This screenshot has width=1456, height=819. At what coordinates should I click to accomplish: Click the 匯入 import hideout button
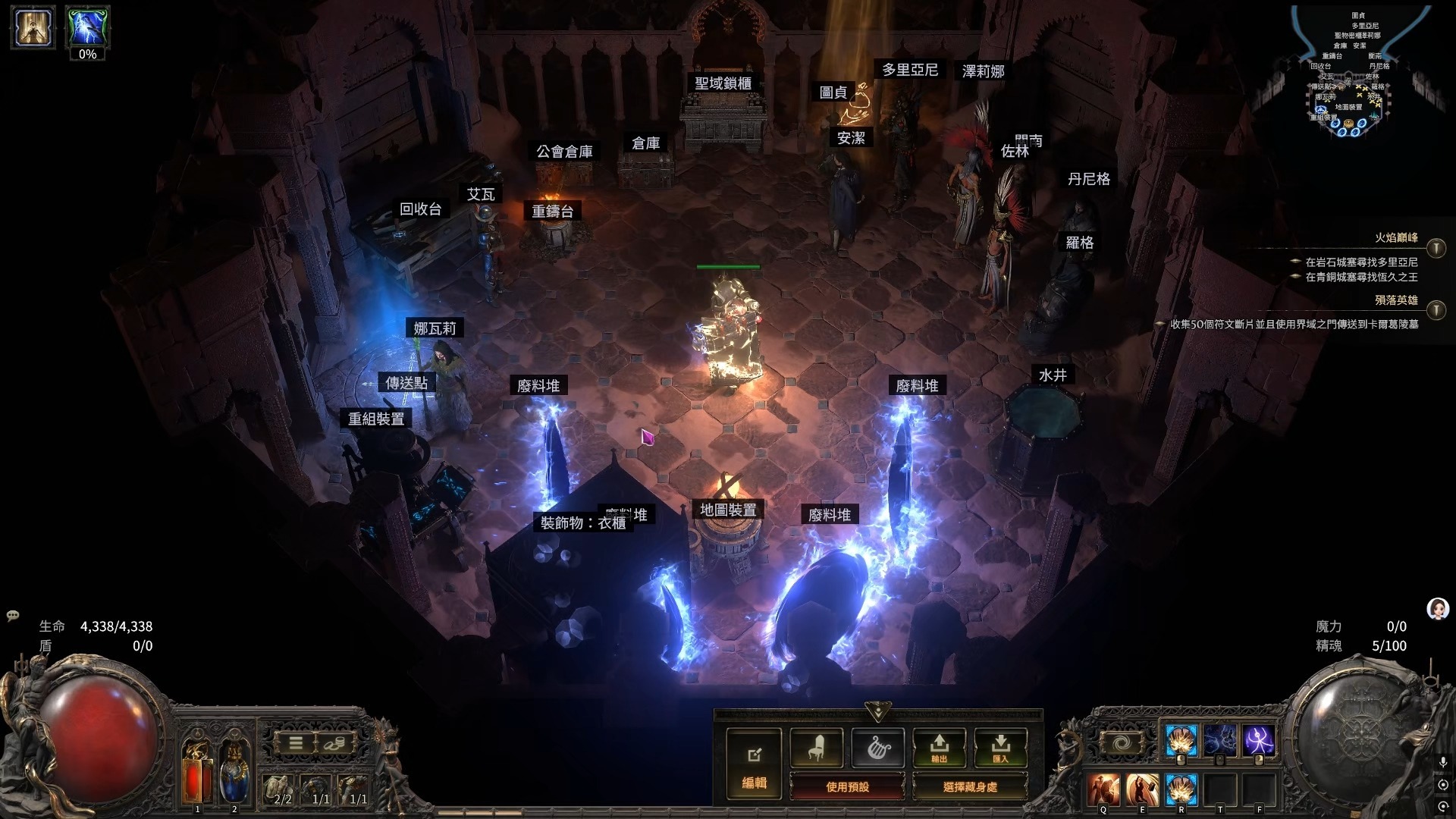pos(1000,748)
